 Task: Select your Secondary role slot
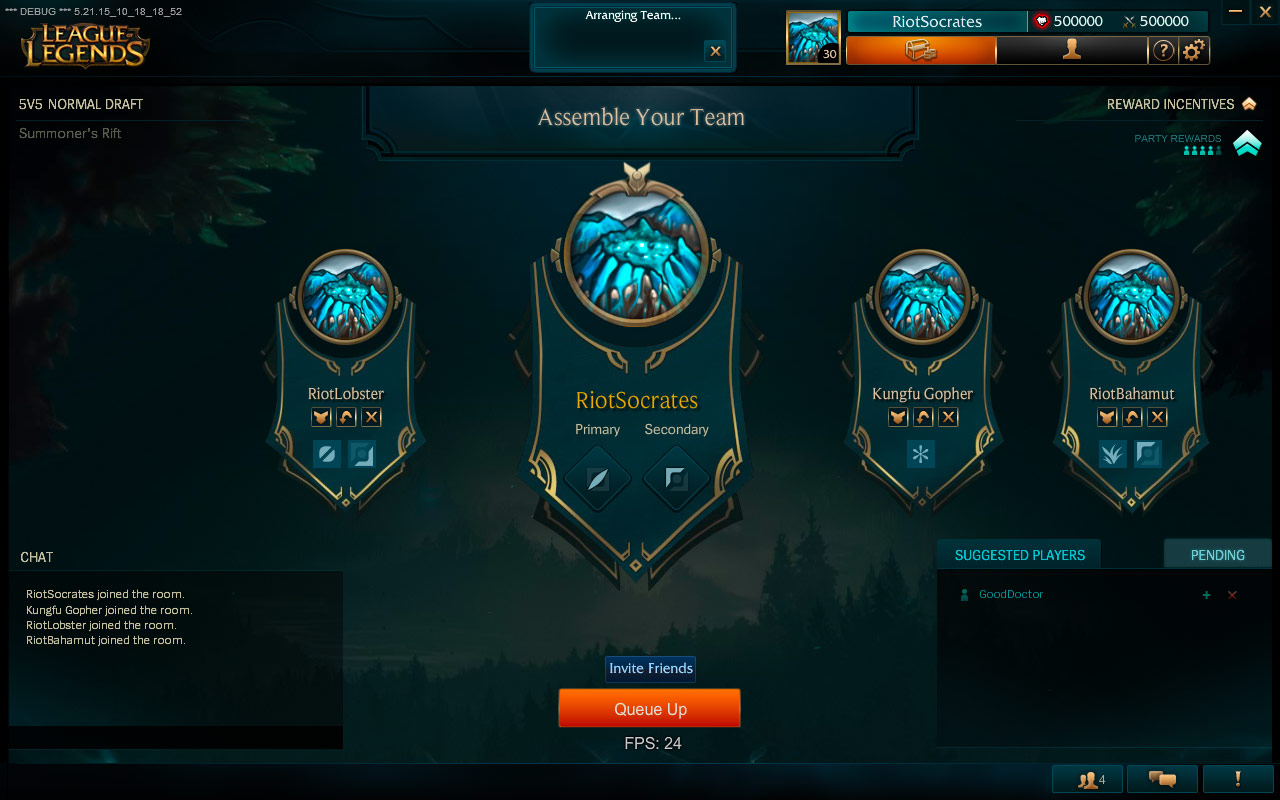(x=677, y=479)
